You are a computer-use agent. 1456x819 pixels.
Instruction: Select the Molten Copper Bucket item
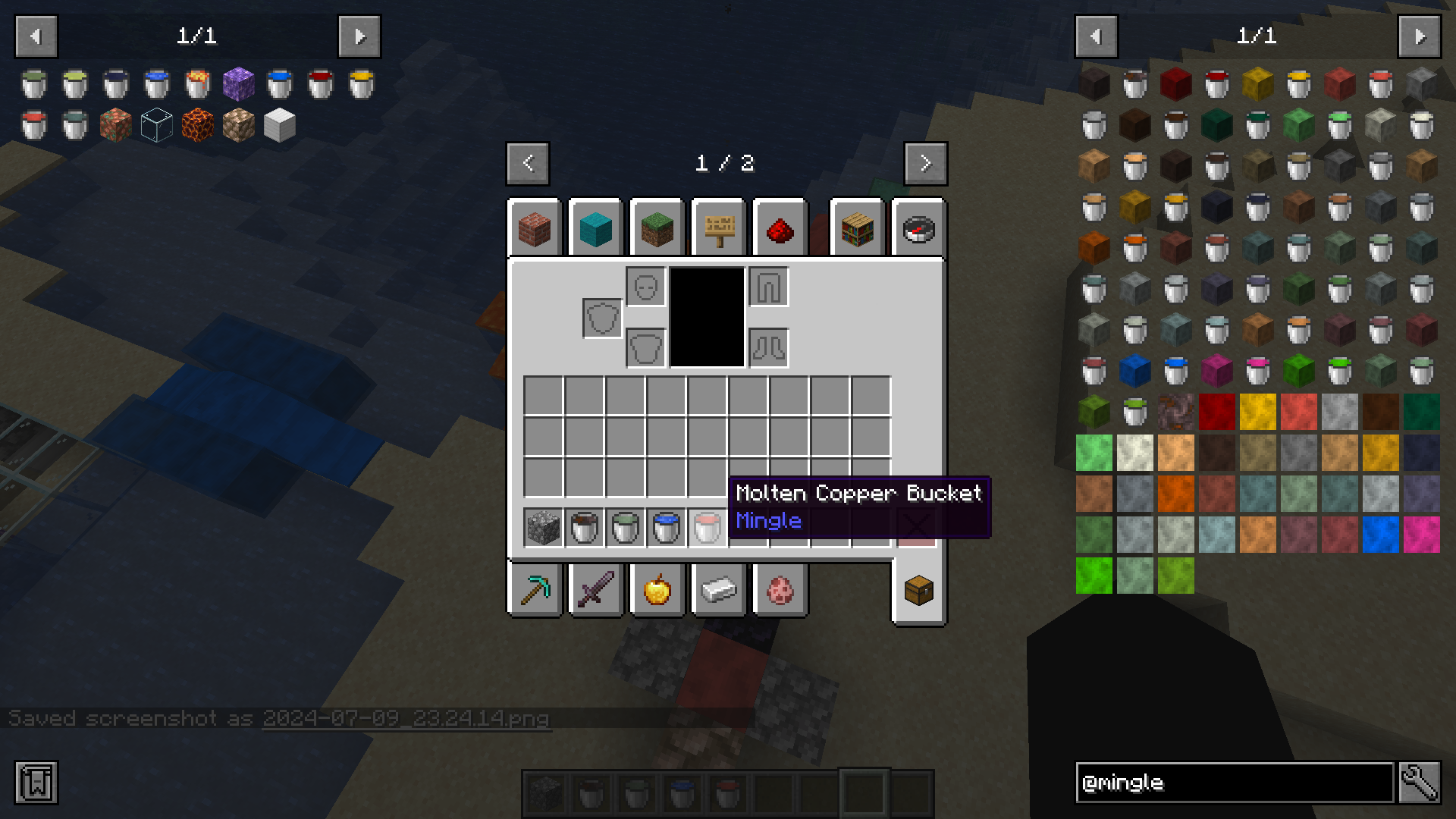[x=708, y=527]
